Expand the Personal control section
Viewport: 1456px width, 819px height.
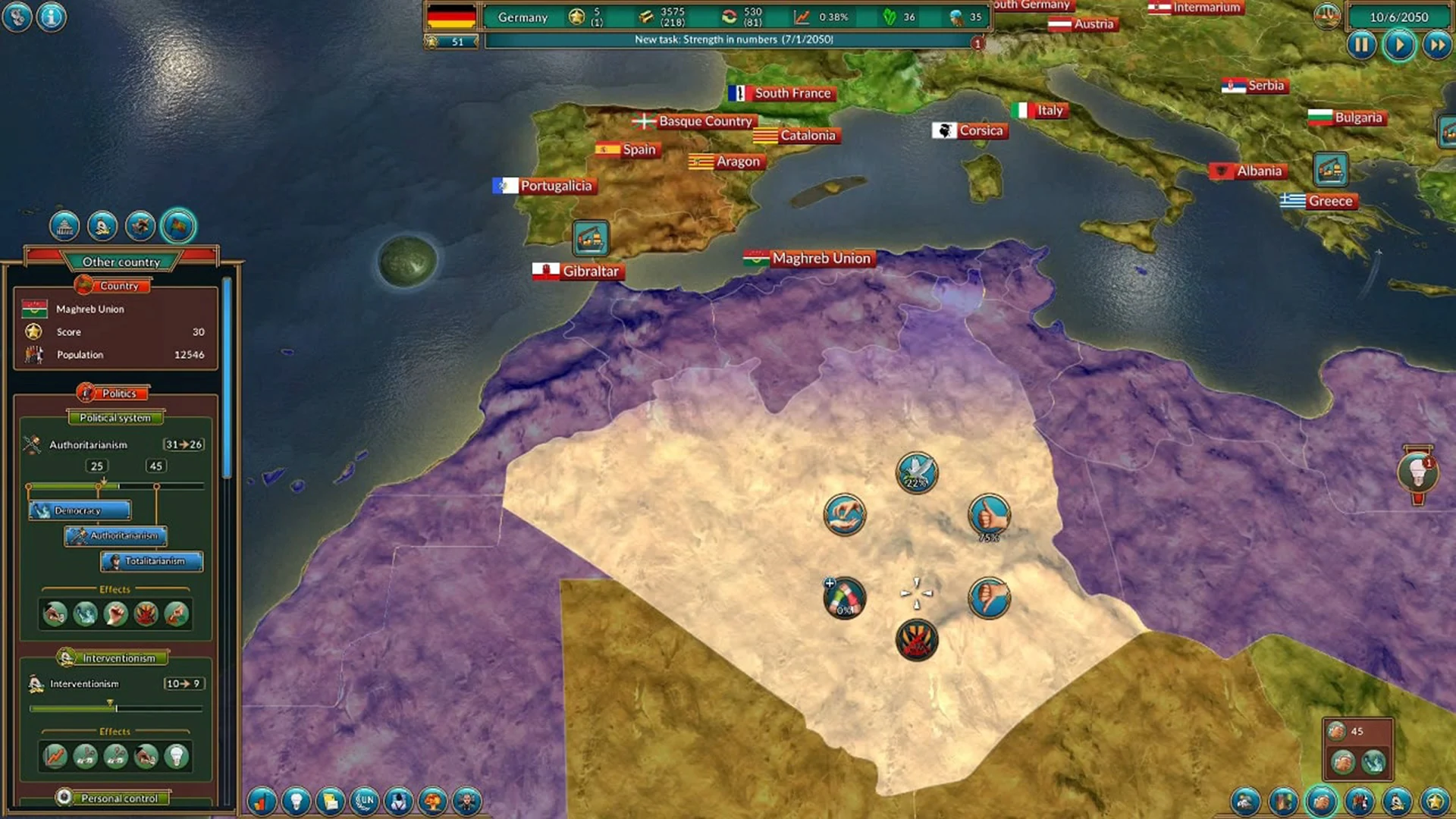(x=115, y=799)
